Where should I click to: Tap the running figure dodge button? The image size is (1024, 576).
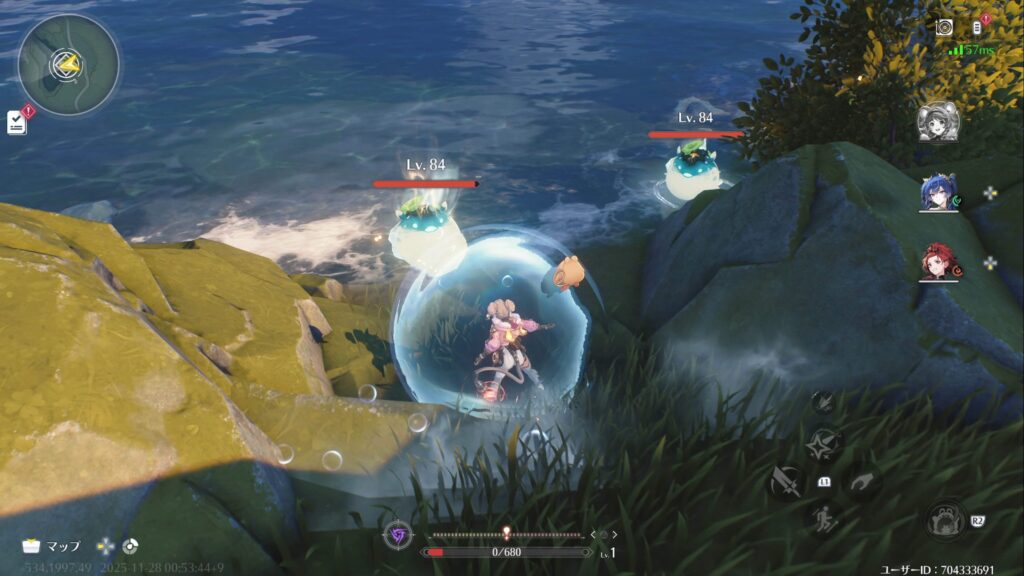pos(825,519)
